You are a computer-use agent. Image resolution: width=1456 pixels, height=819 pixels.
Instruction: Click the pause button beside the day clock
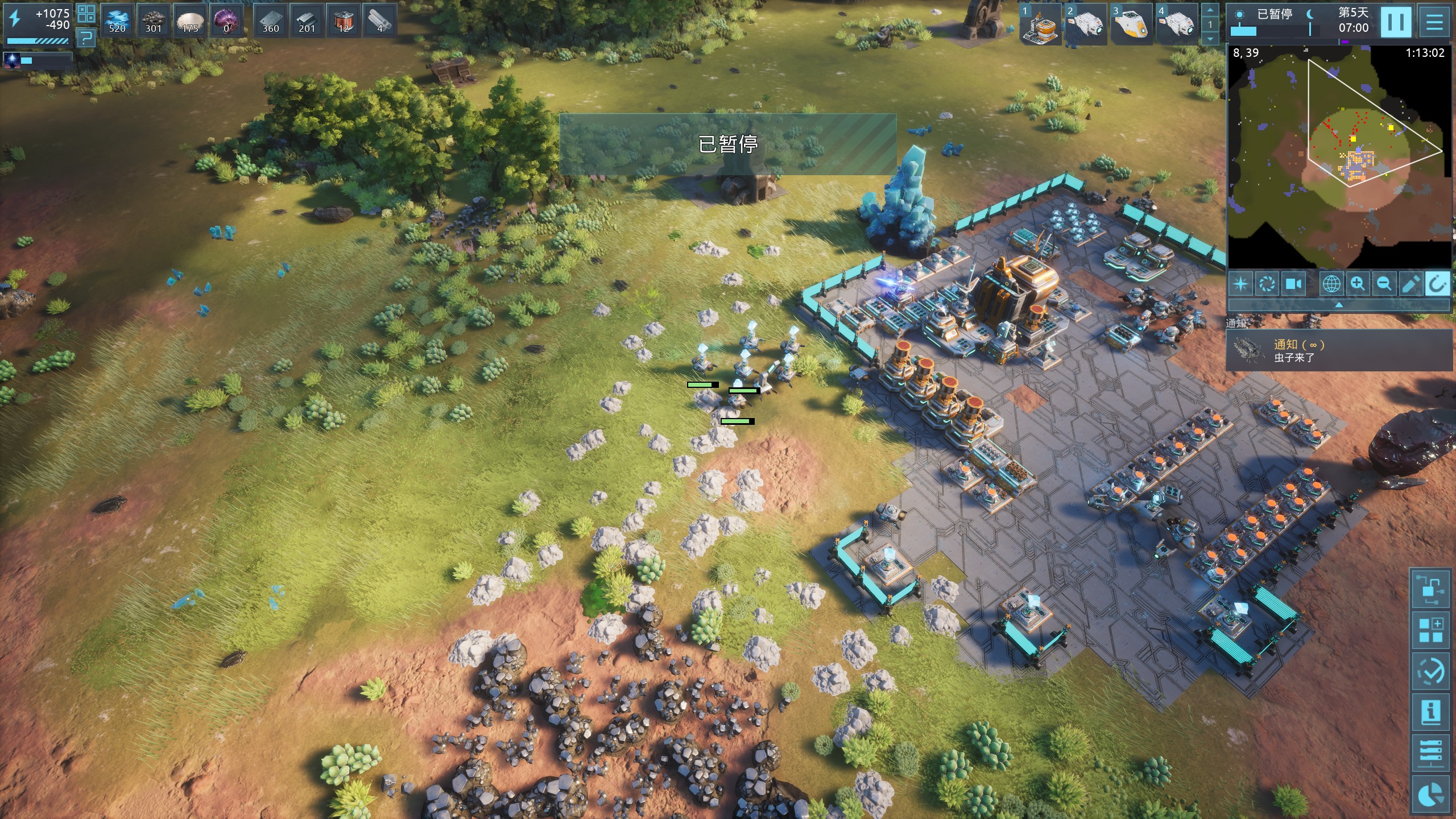(1396, 22)
